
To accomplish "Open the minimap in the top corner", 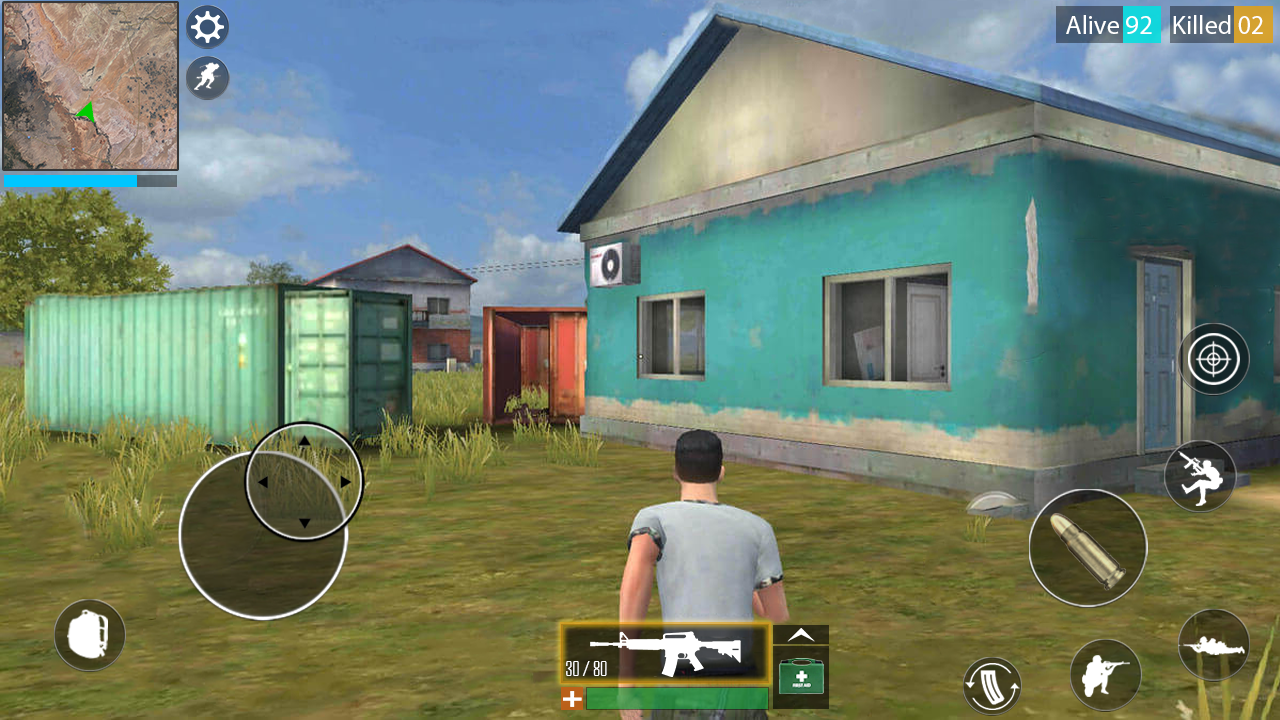I will [x=90, y=85].
